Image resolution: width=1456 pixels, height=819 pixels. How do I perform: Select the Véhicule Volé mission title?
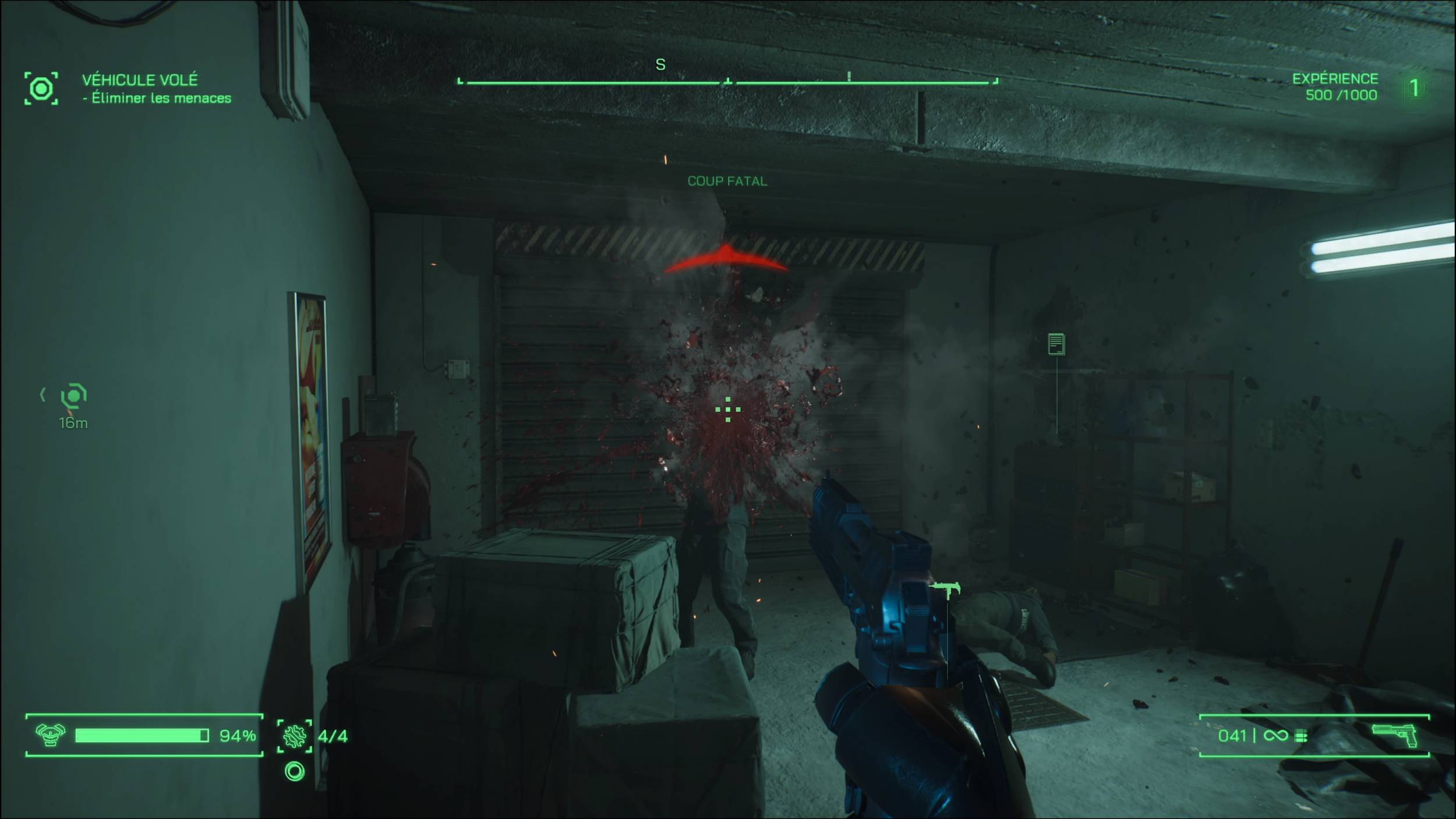pos(140,80)
